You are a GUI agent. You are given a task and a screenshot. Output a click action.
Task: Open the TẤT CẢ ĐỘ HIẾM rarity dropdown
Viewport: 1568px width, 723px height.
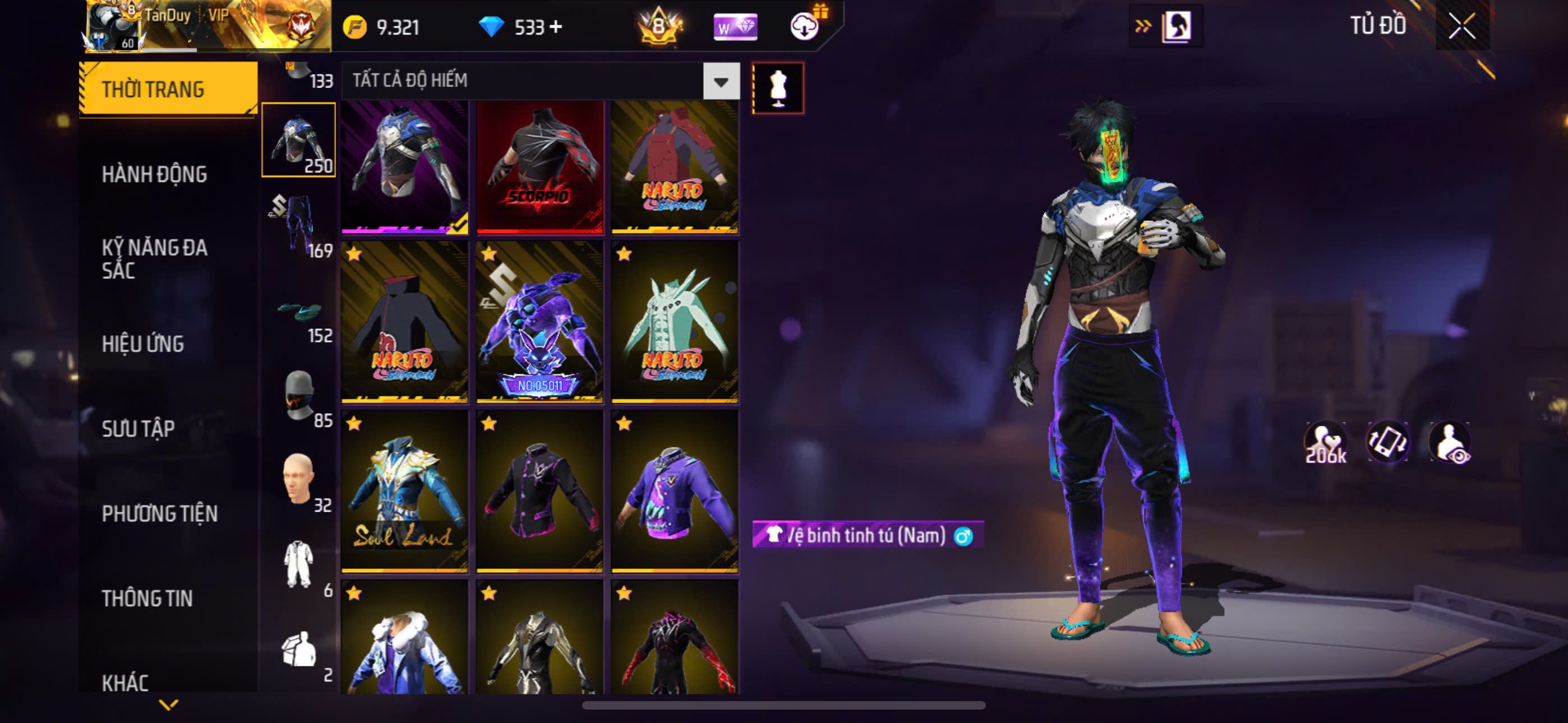pyautogui.click(x=721, y=81)
